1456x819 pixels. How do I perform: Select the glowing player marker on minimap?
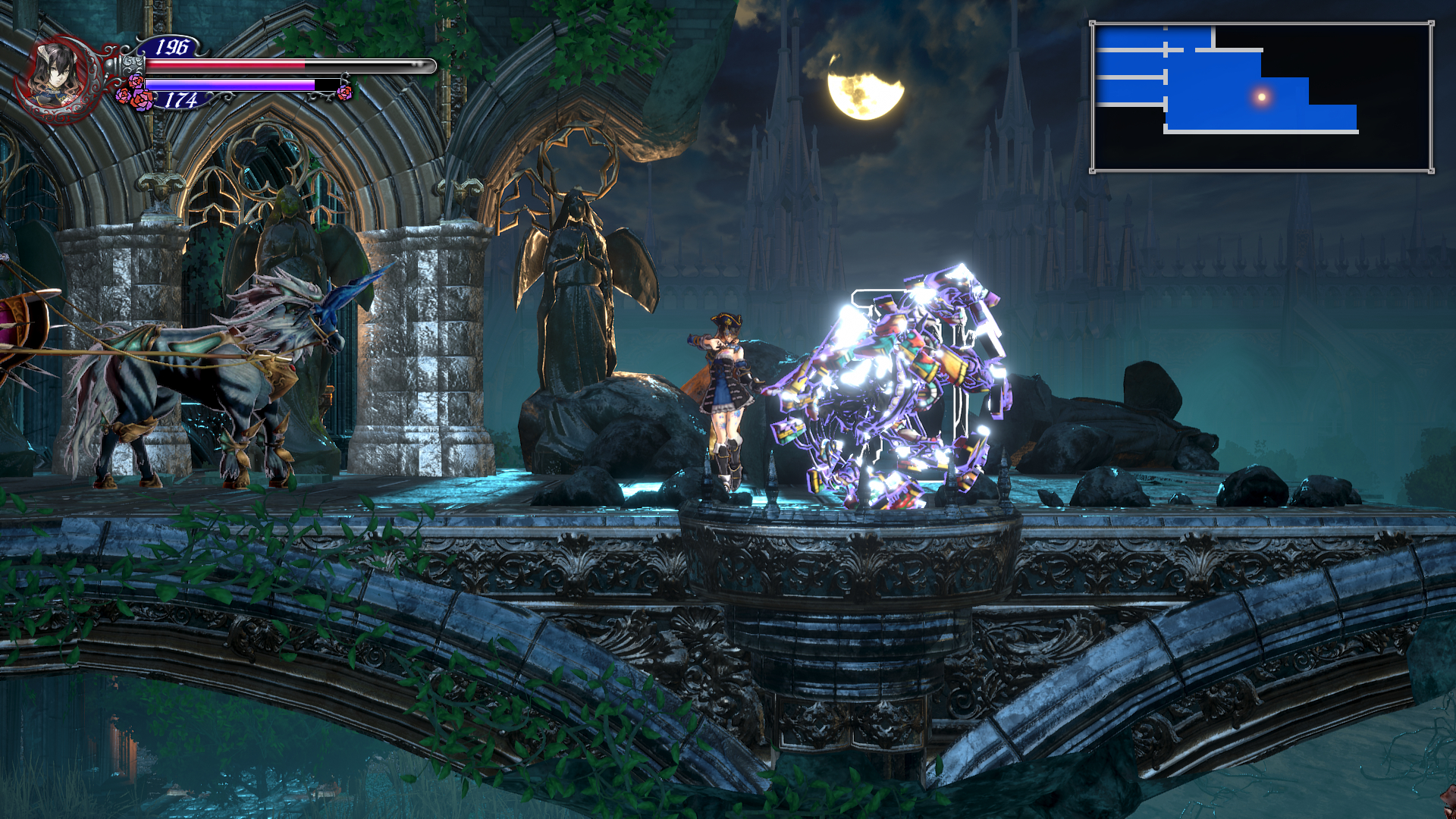click(1262, 96)
